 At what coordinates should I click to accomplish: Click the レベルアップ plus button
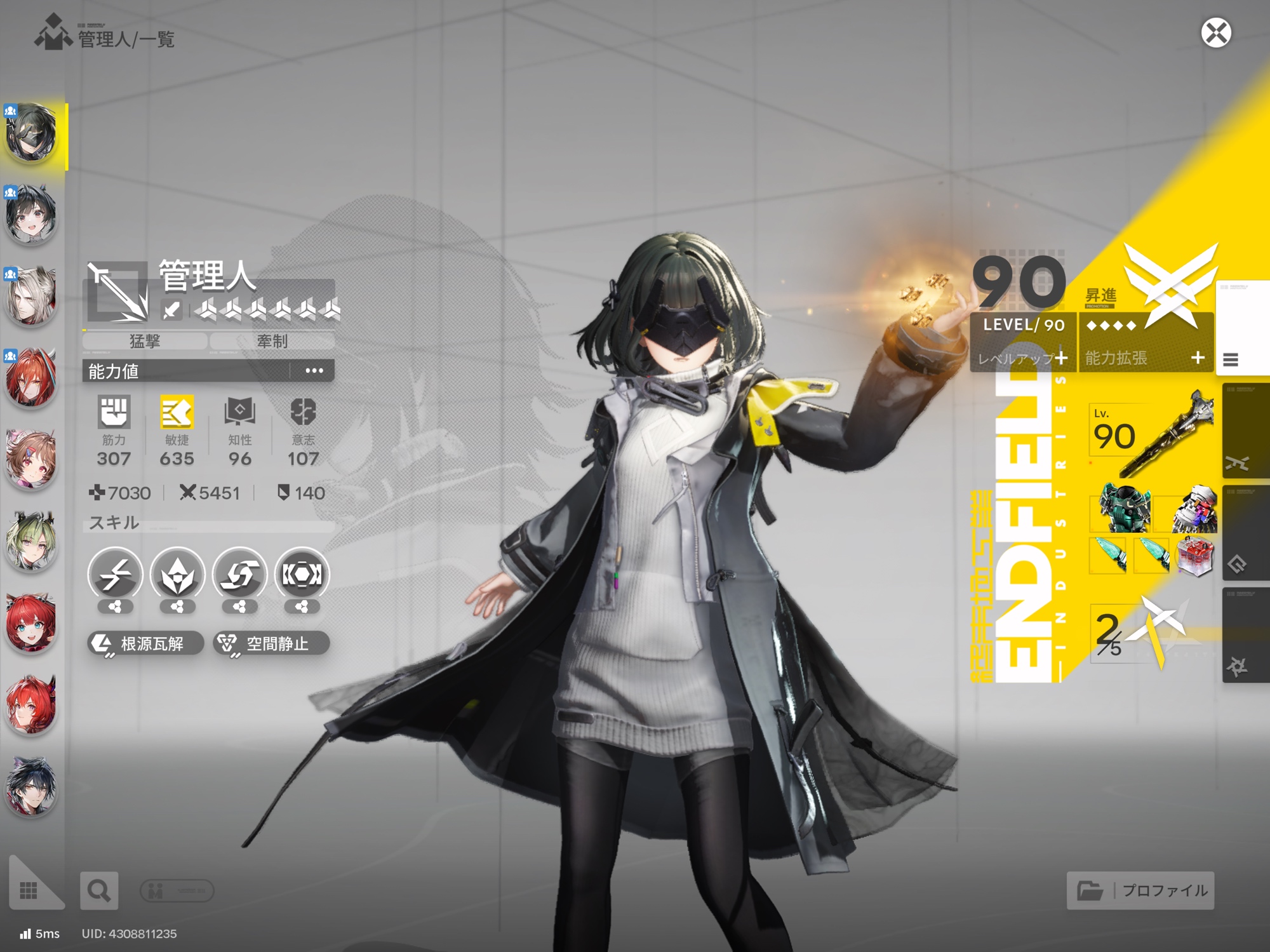1060,358
